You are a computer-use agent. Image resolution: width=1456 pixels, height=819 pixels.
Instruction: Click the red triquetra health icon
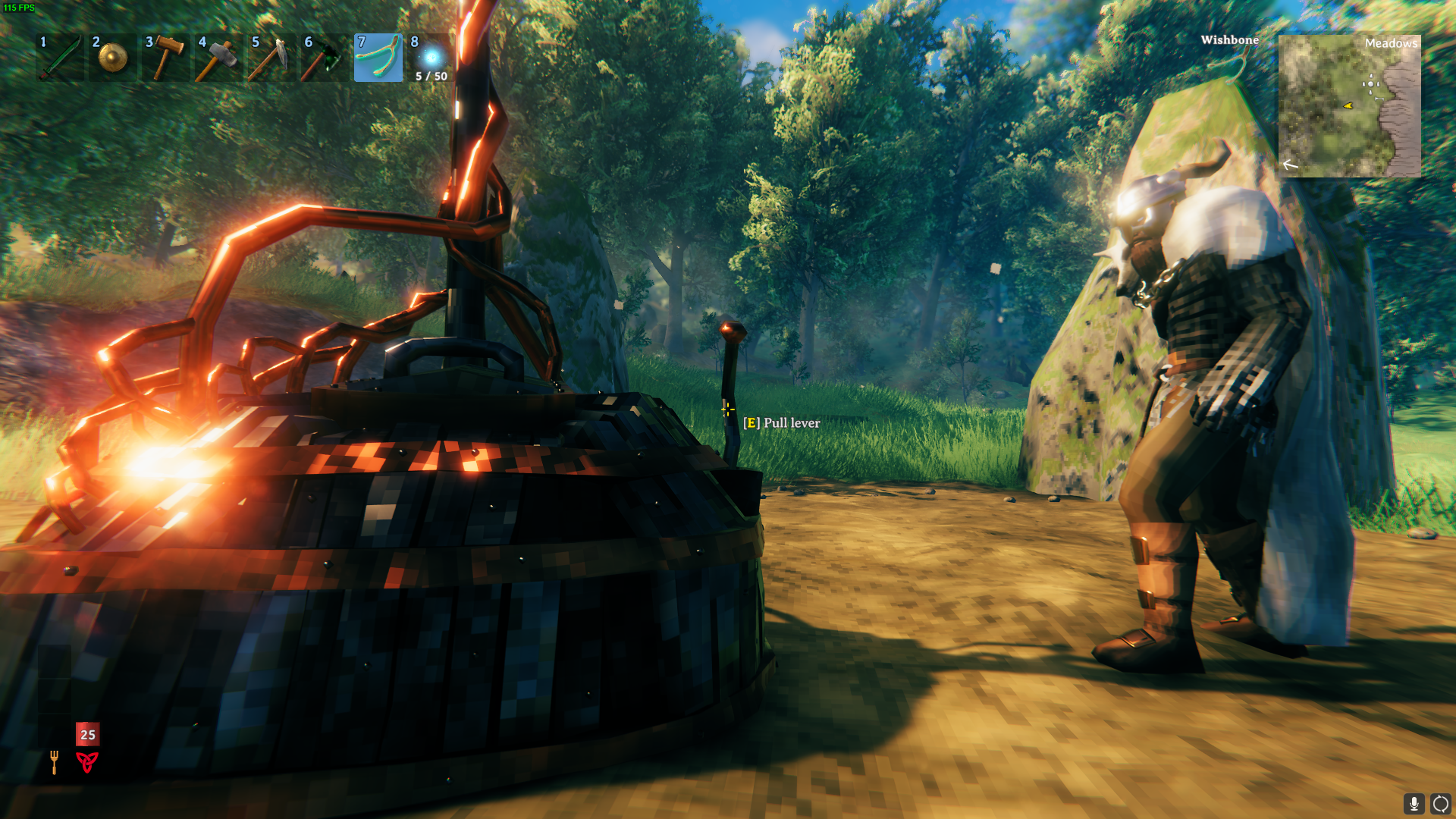87,761
